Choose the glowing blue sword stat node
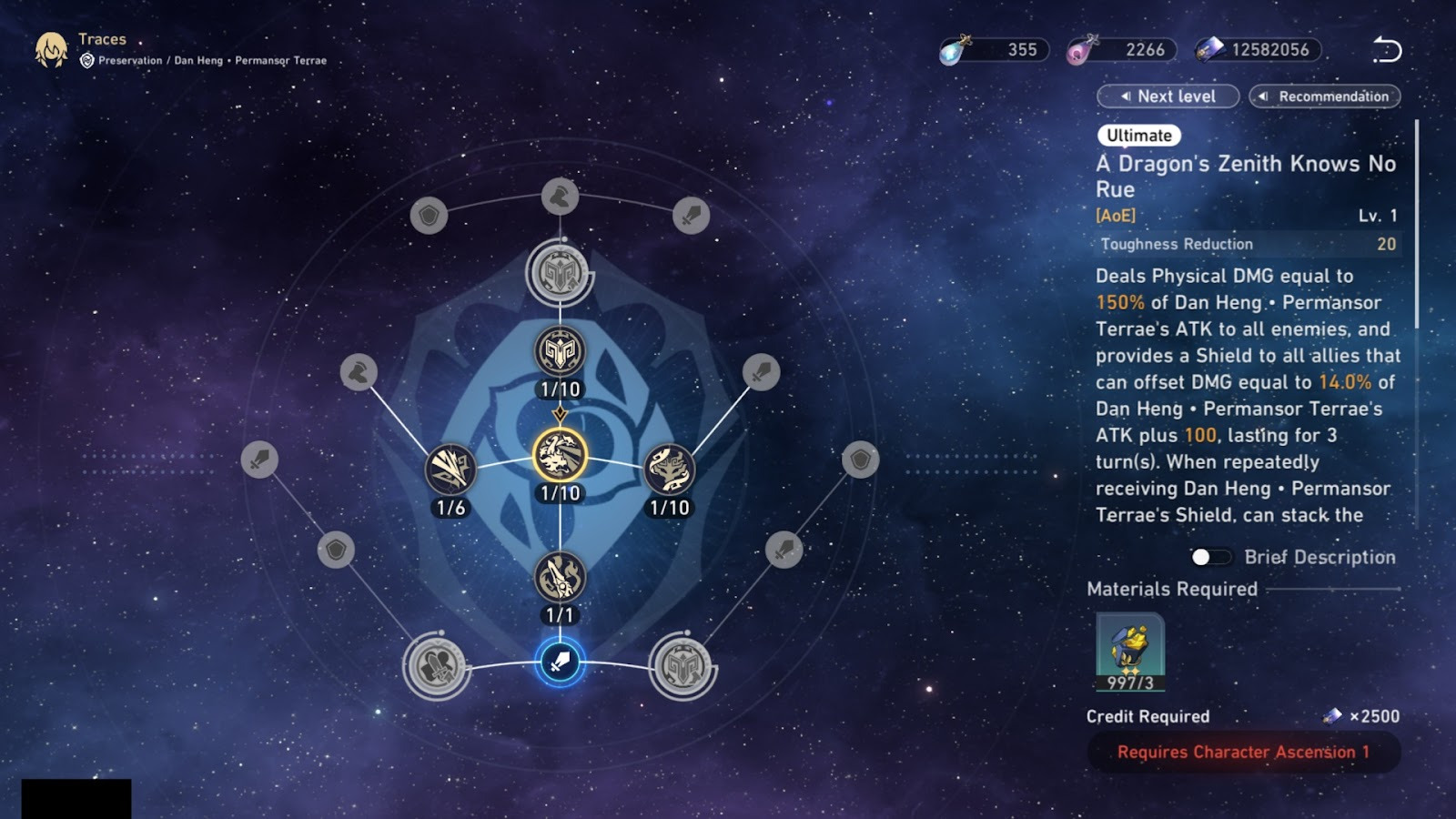1456x819 pixels. coord(560,662)
